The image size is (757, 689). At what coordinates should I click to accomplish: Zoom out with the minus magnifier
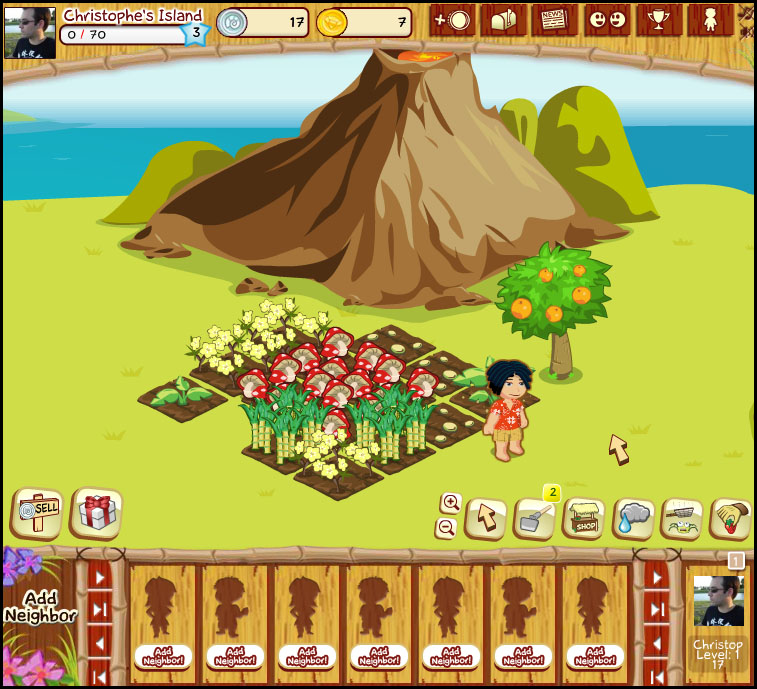pyautogui.click(x=447, y=527)
